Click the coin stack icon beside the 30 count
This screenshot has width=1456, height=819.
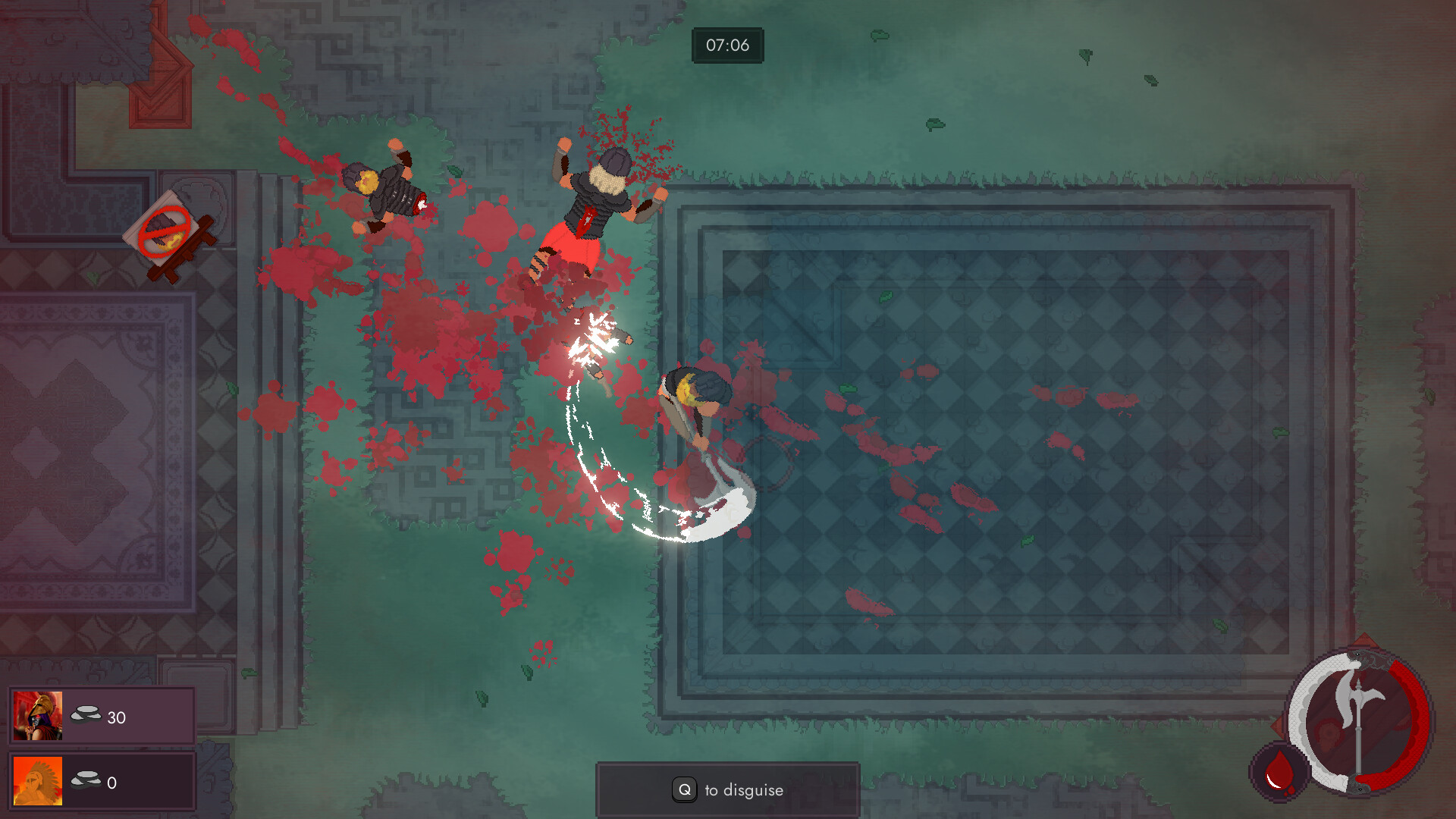point(86,714)
